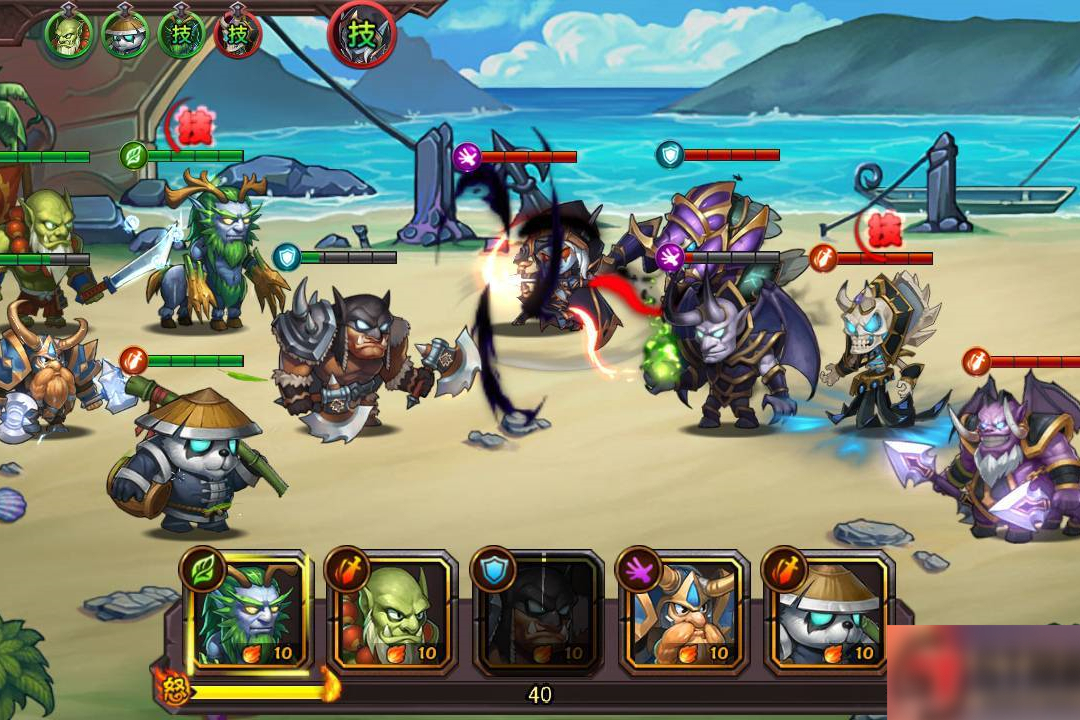1080x720 pixels.
Task: Click the panda portrait in the turn order
Action: [x=125, y=35]
